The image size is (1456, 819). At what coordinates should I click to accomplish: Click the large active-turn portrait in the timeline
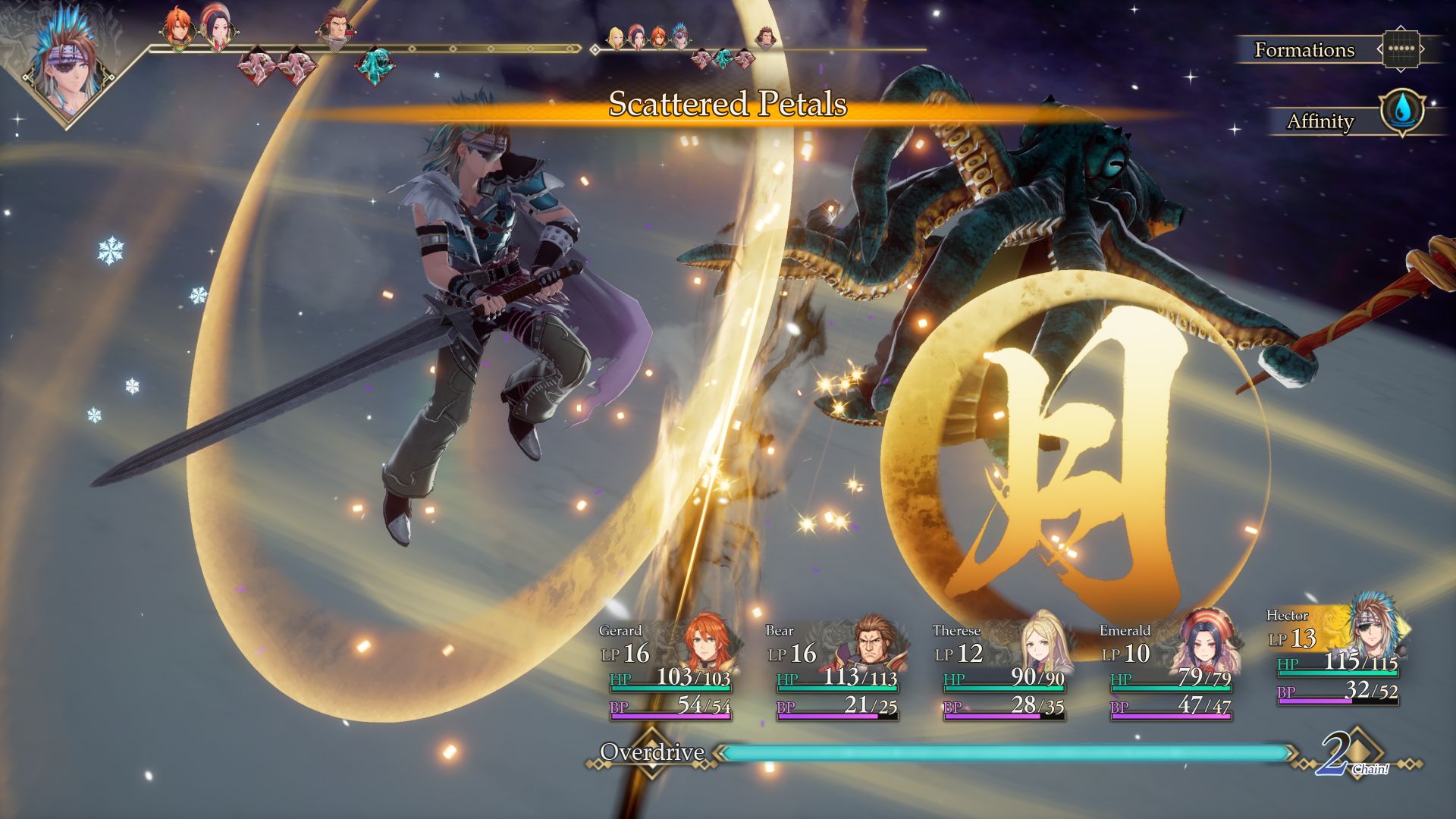click(64, 62)
